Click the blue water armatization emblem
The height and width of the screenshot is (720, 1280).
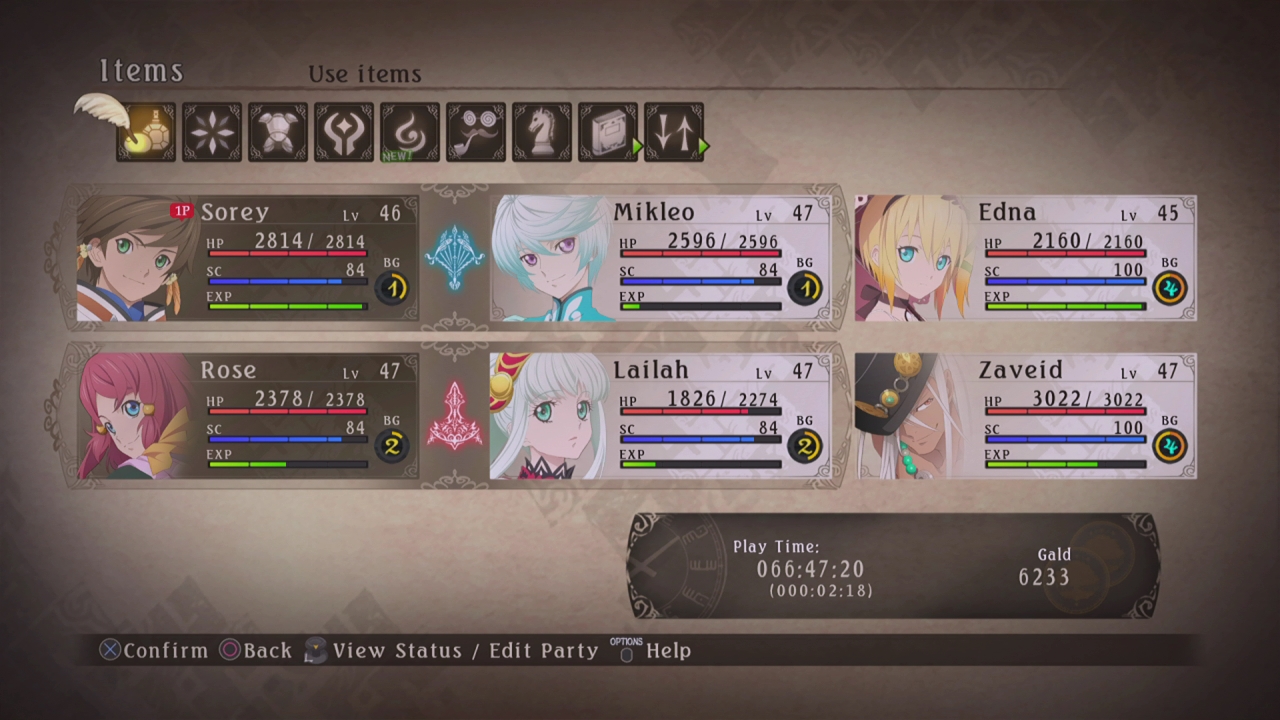coord(454,257)
